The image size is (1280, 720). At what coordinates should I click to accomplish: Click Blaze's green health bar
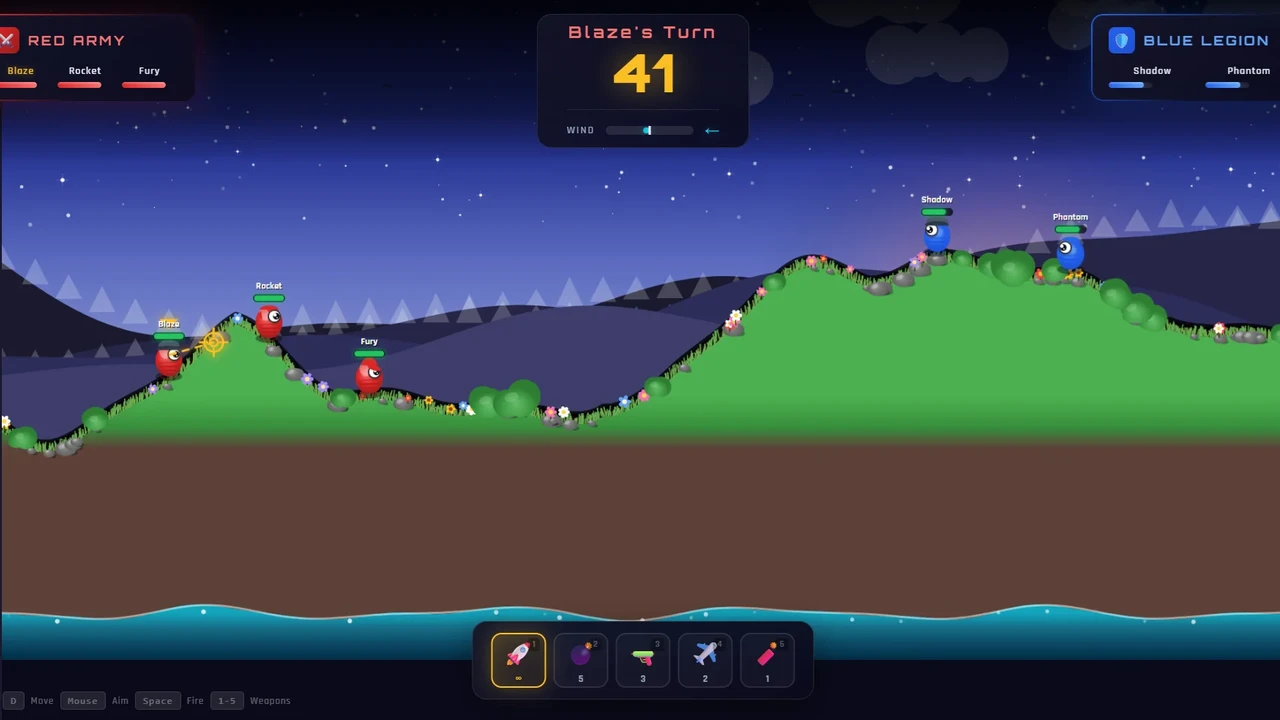(168, 335)
